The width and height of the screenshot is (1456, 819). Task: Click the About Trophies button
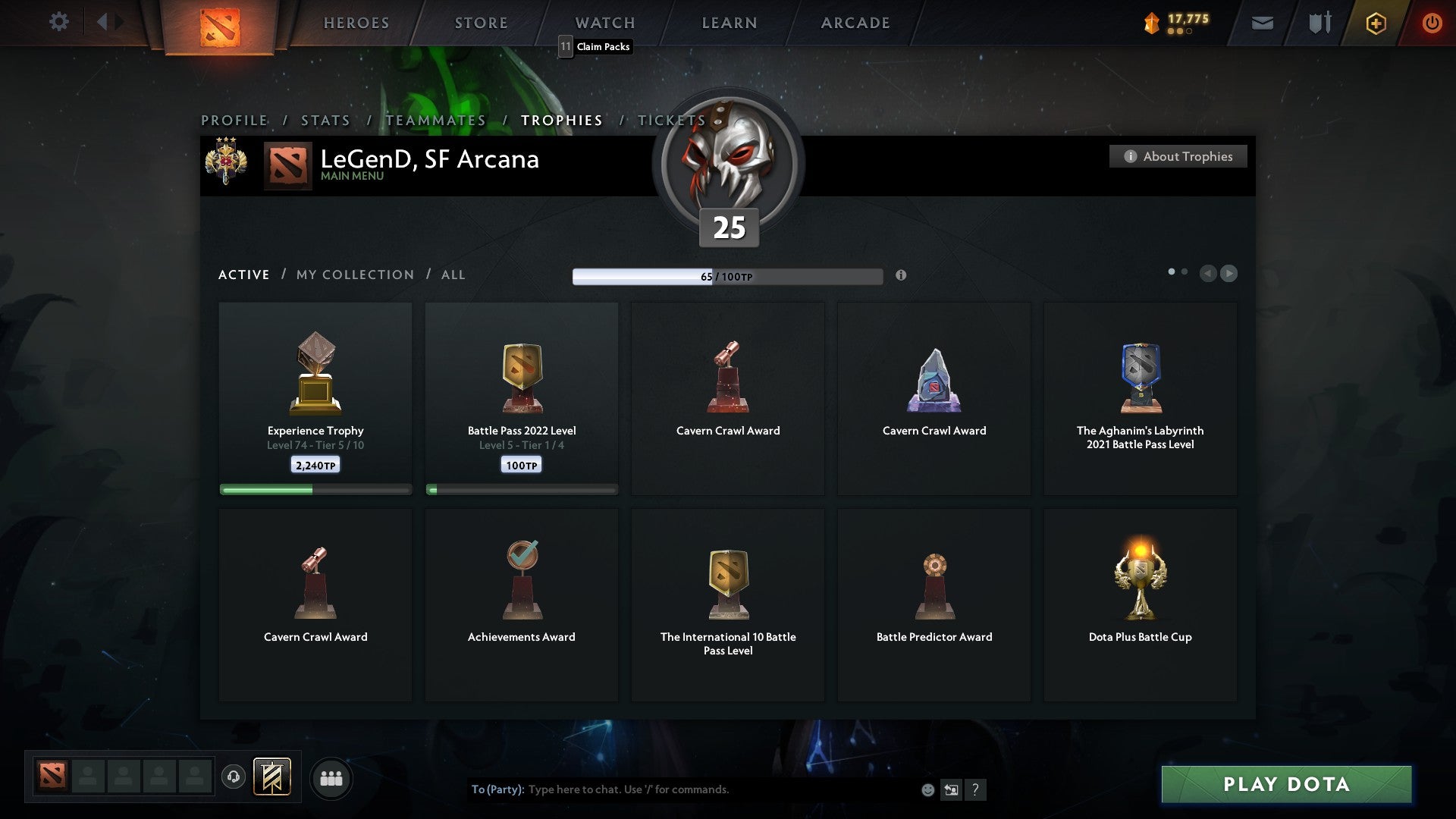(1178, 156)
